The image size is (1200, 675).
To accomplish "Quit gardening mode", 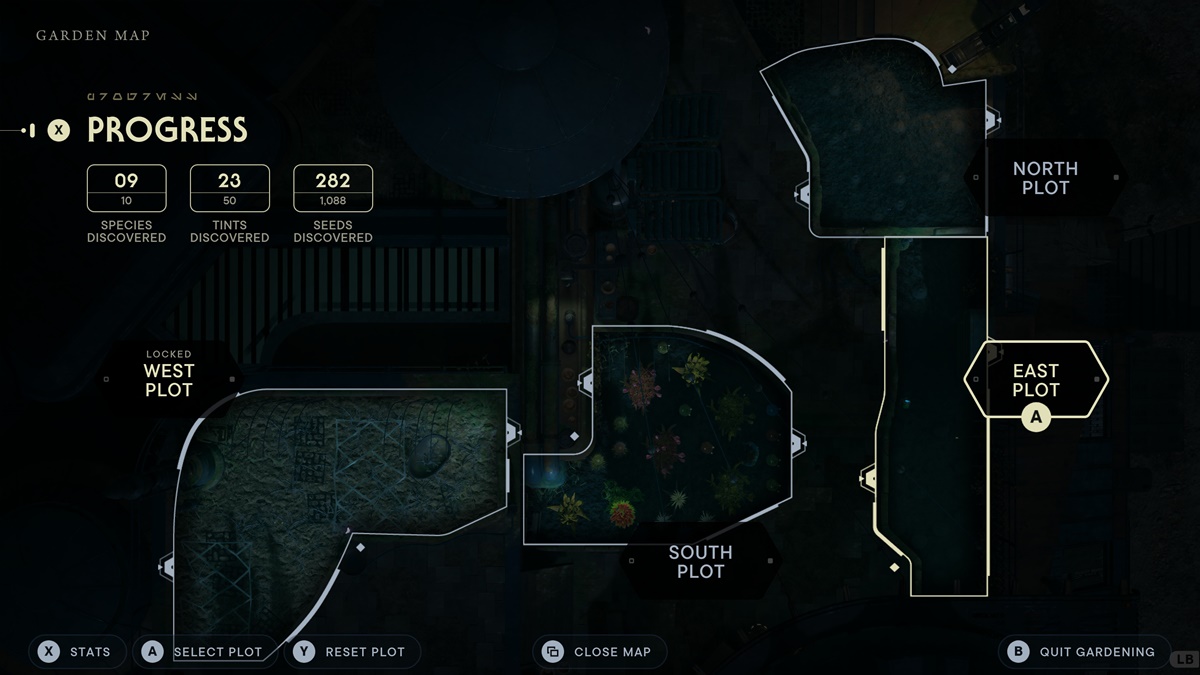I will 1084,652.
